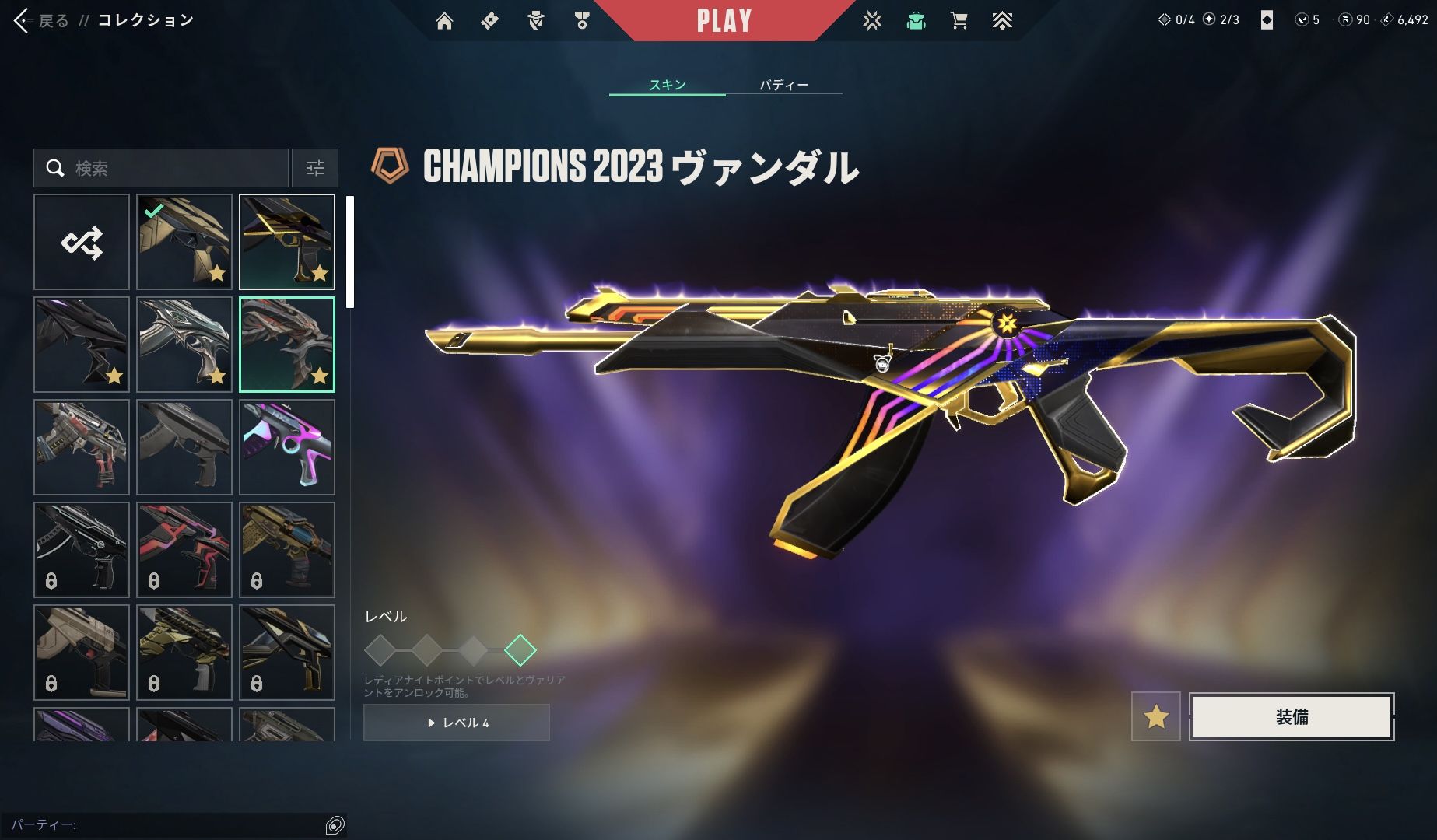Select the スキン tab
This screenshot has height=840, width=1437.
[x=668, y=85]
